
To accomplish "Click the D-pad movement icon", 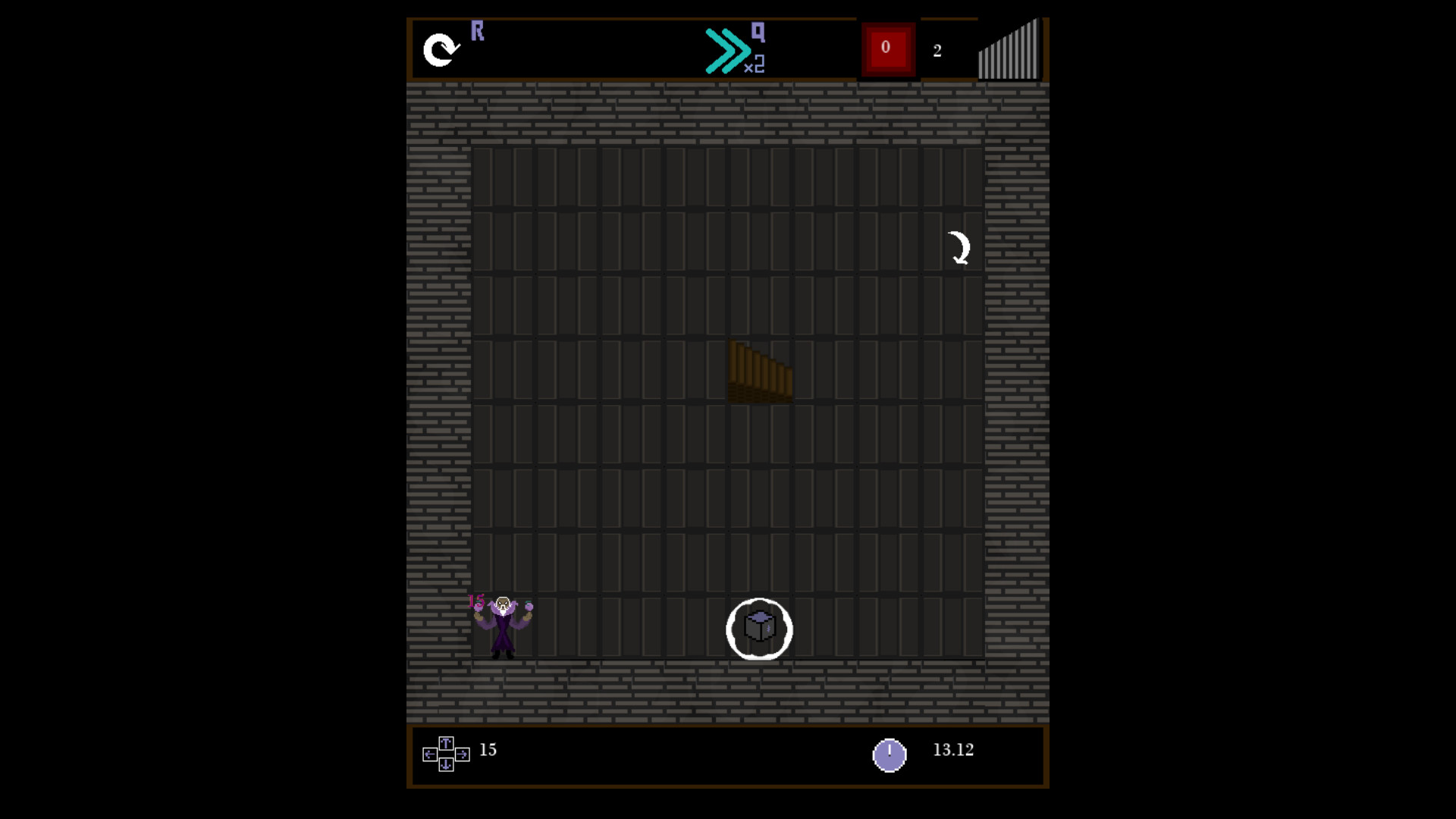I will tap(446, 753).
